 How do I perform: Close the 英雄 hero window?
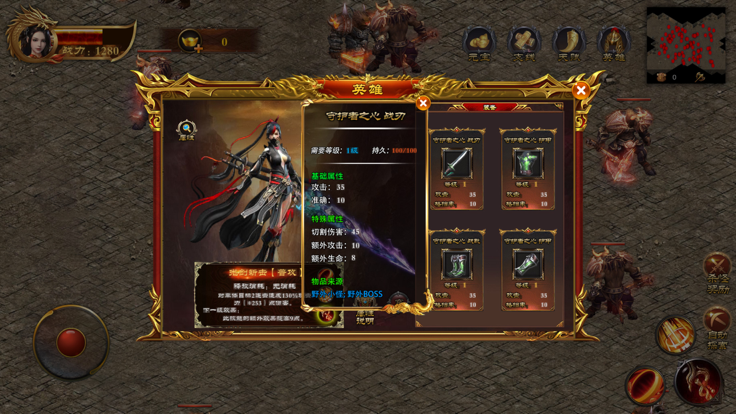(580, 90)
